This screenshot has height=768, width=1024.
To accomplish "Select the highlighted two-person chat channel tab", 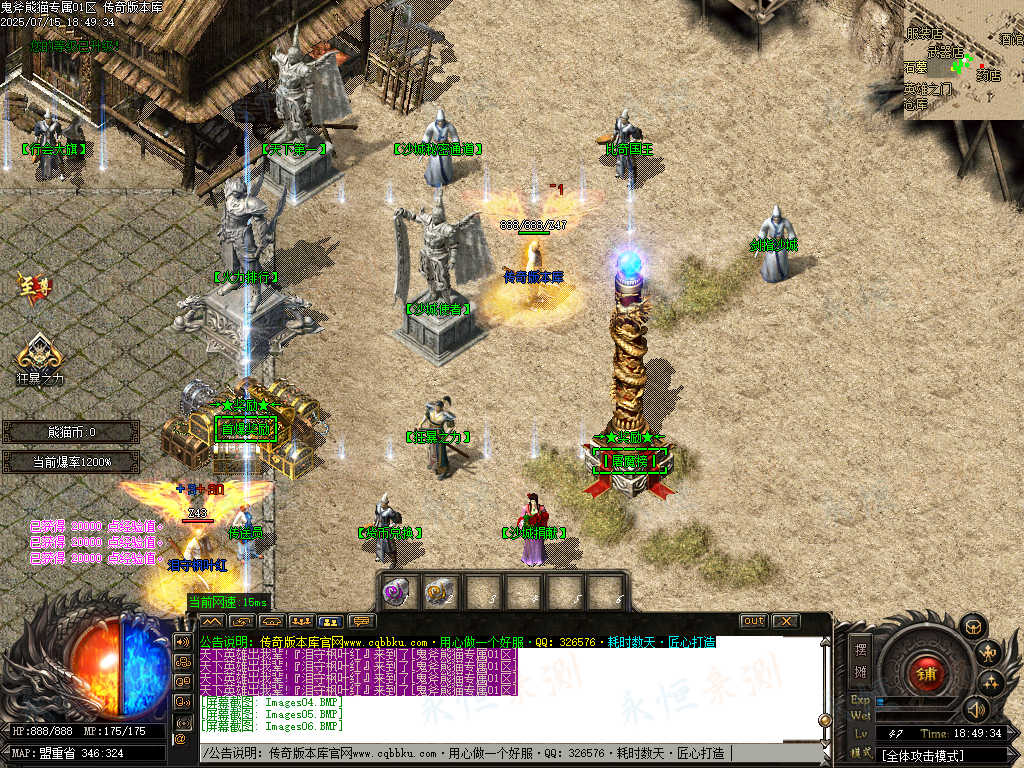I will (x=330, y=621).
